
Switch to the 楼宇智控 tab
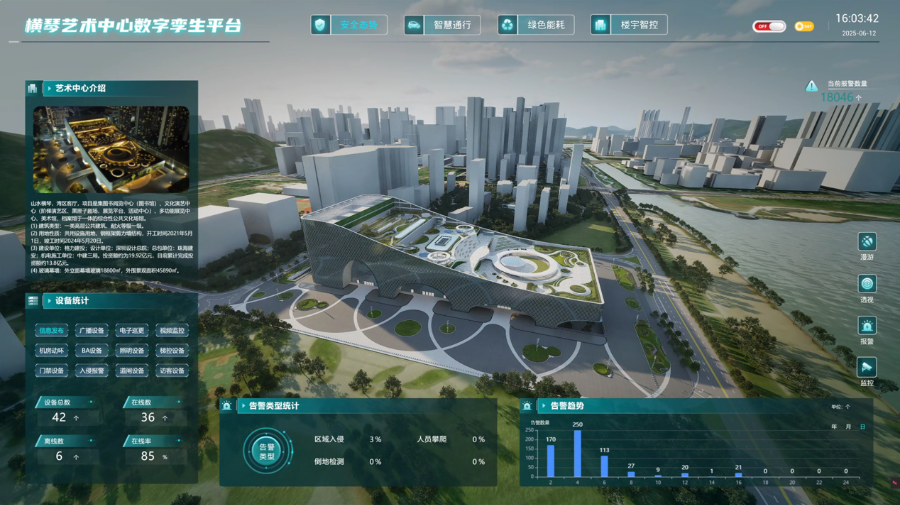(629, 25)
